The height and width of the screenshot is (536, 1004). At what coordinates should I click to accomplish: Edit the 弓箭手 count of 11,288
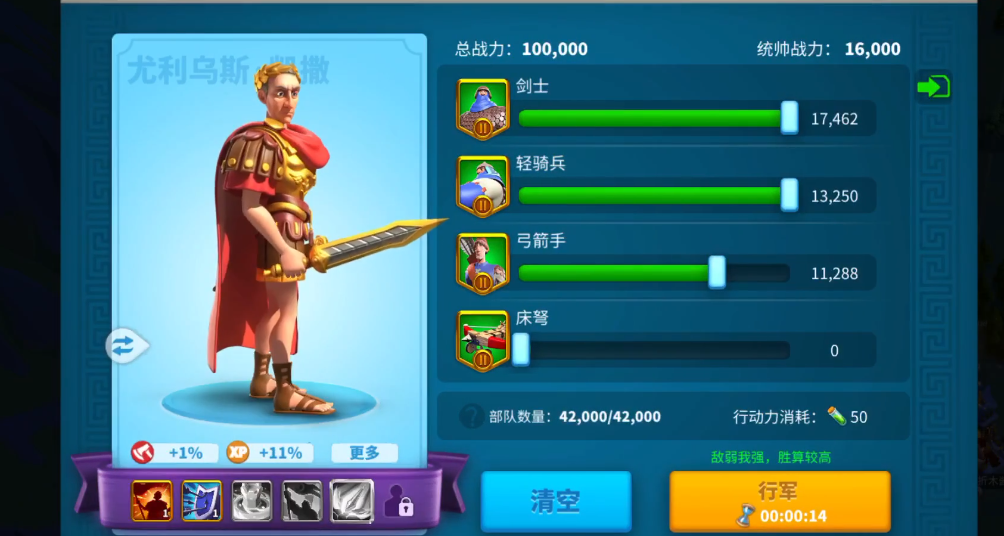click(834, 273)
